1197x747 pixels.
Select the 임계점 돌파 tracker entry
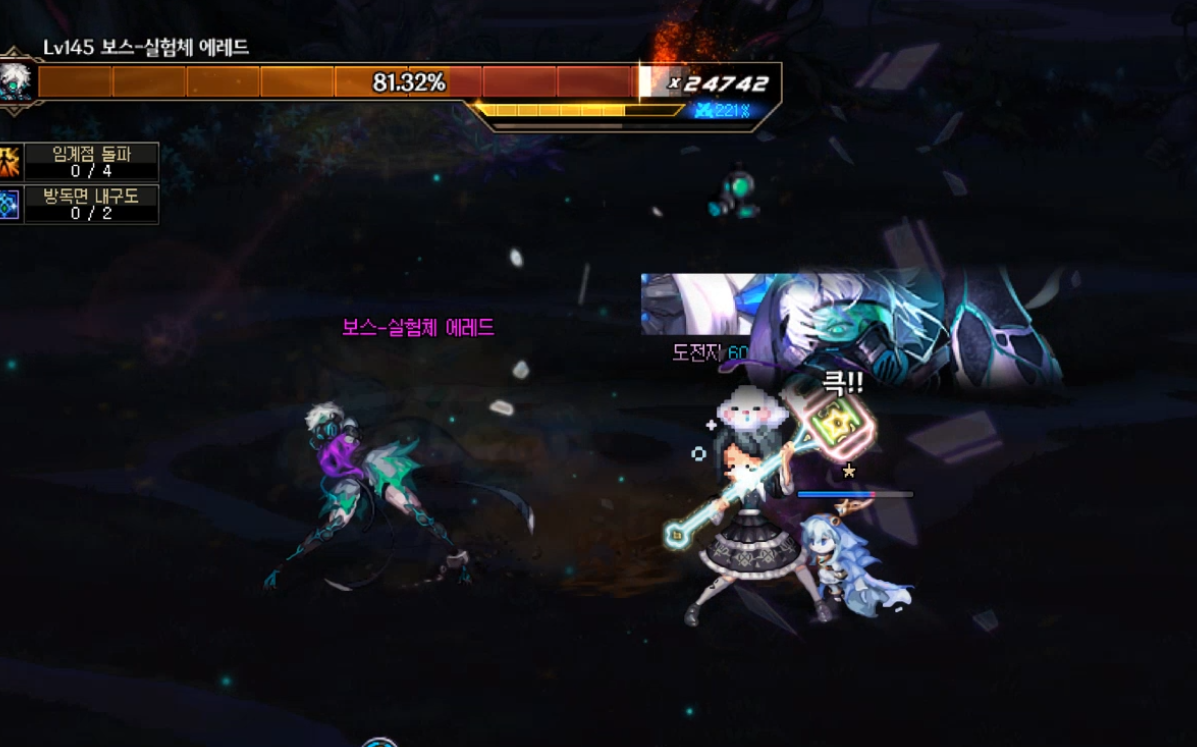[90, 161]
